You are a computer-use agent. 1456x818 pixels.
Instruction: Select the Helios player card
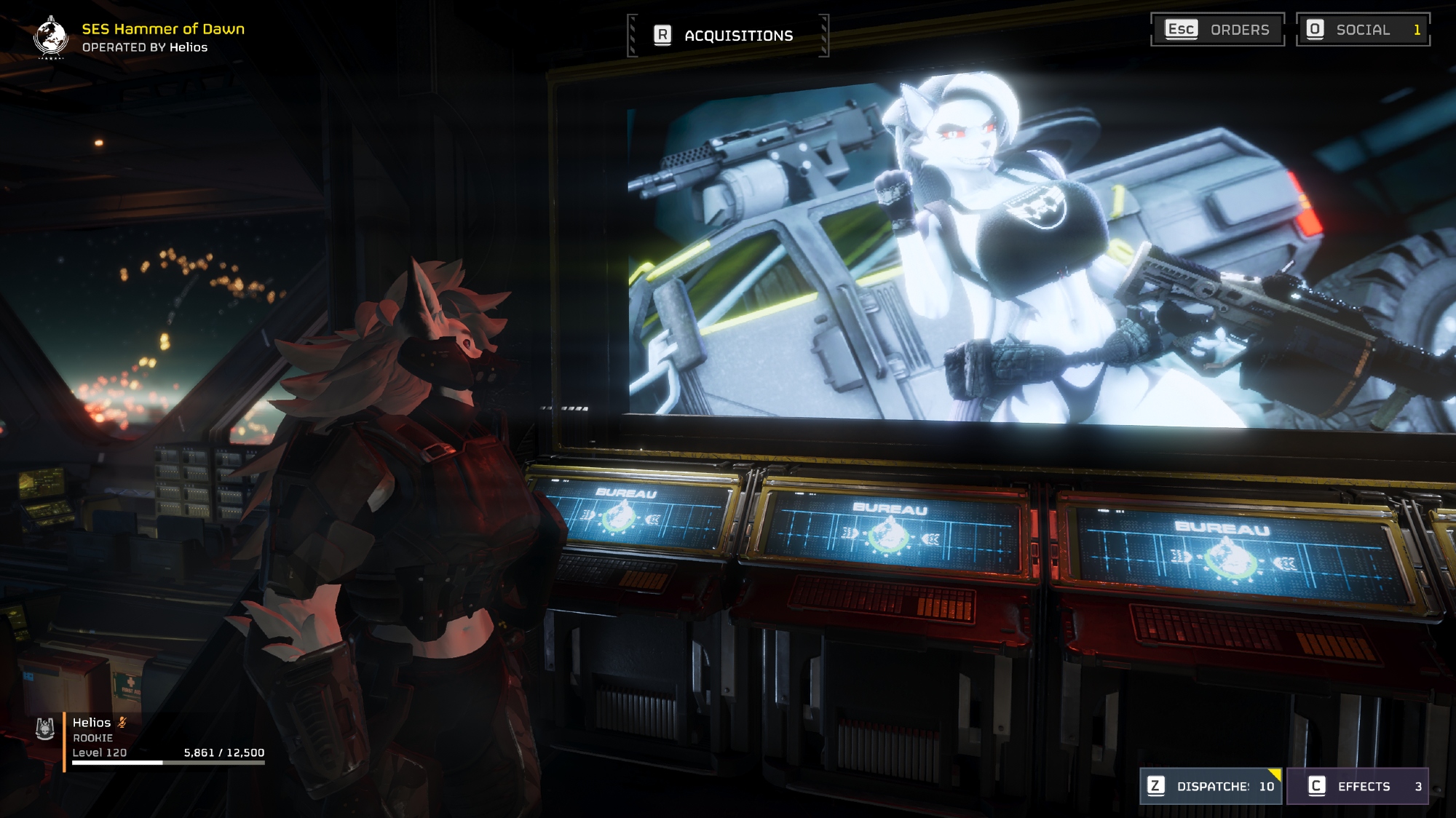pos(149,737)
